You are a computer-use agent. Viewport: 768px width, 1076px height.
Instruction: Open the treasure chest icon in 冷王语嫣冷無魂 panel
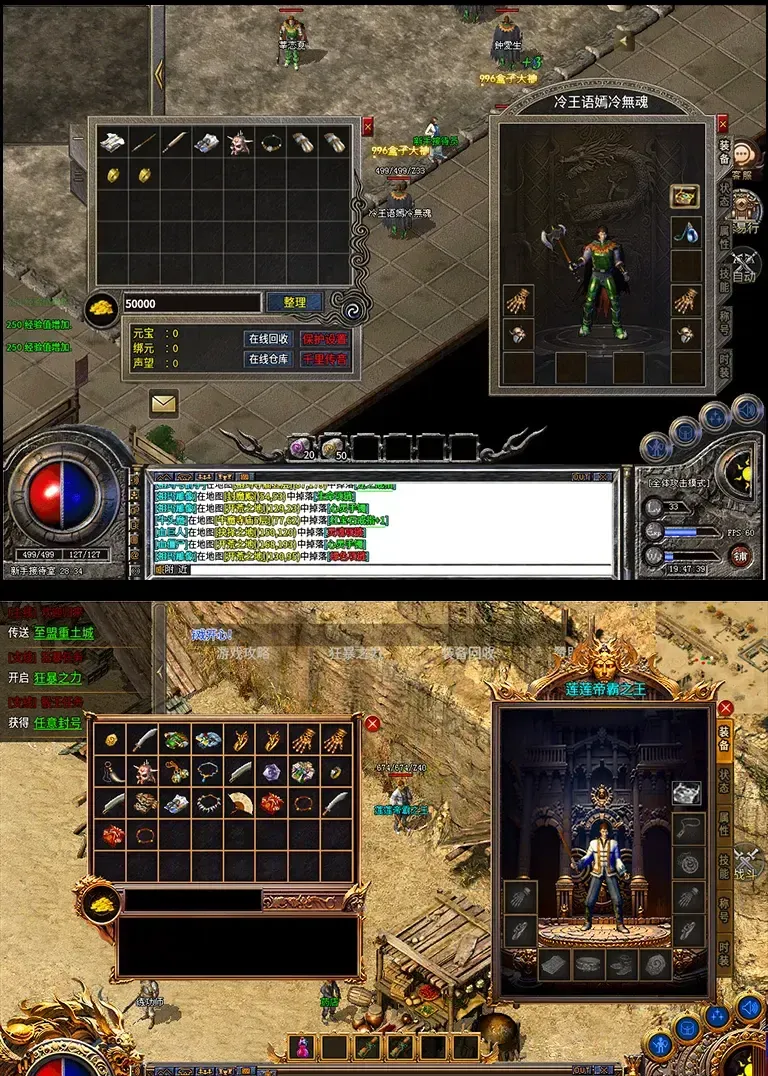pyautogui.click(x=685, y=195)
